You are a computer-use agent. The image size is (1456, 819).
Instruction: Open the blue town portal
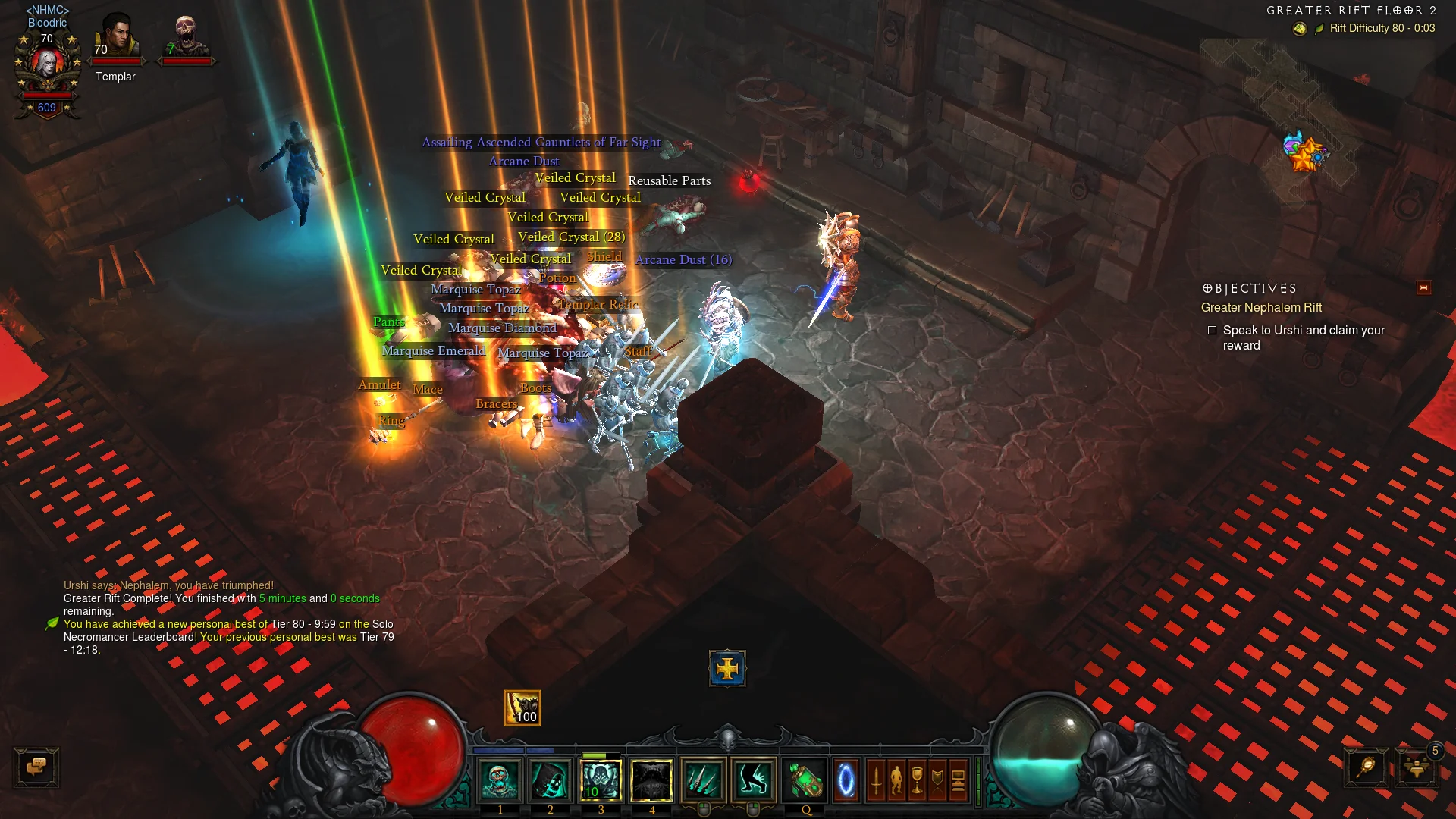846,780
